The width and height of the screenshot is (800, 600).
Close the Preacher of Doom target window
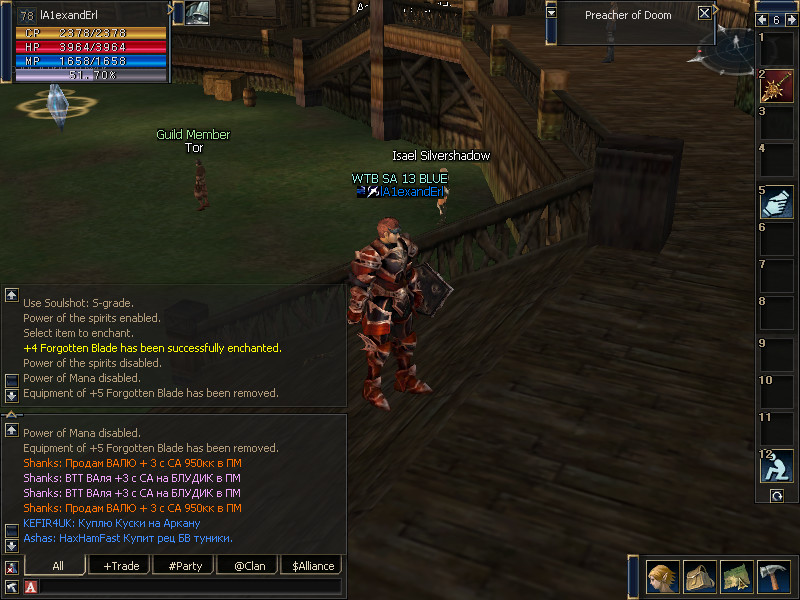click(x=705, y=14)
